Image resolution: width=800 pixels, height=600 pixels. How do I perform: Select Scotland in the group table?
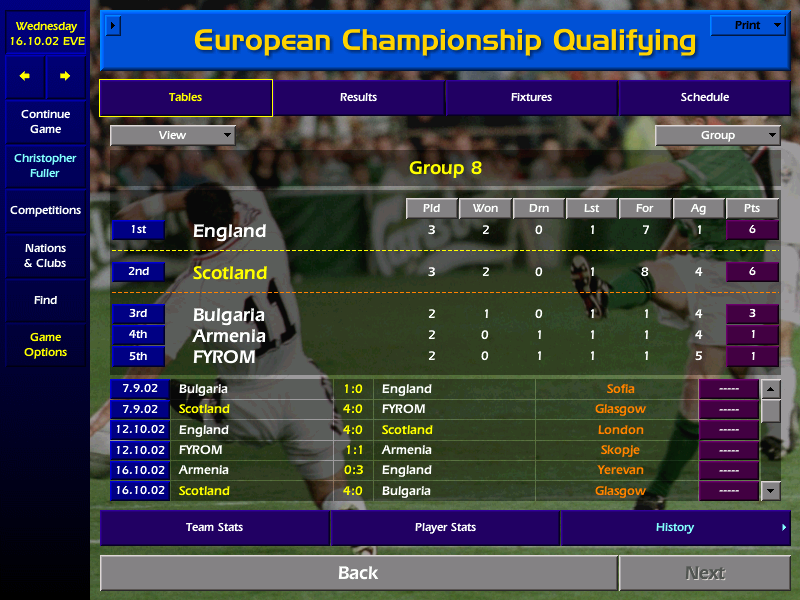[x=230, y=272]
